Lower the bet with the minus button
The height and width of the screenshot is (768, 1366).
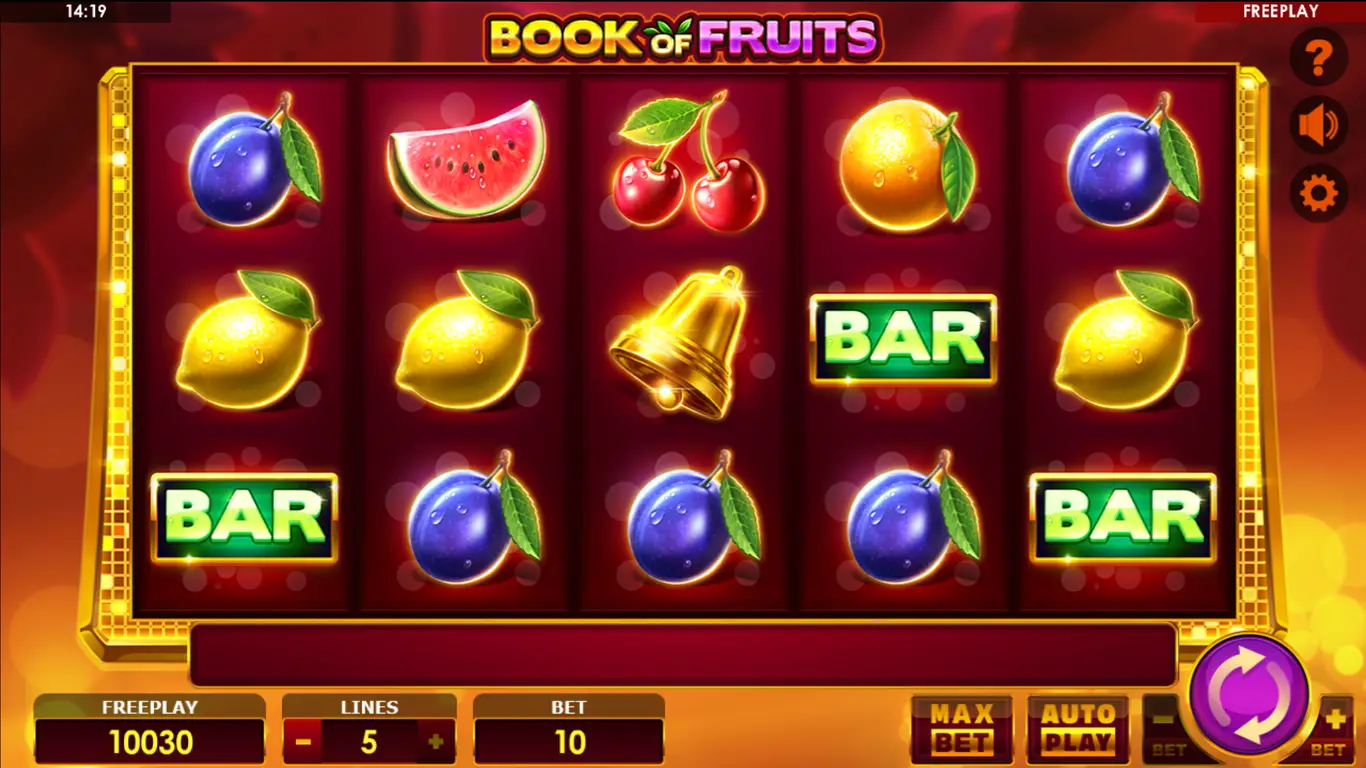point(1164,725)
